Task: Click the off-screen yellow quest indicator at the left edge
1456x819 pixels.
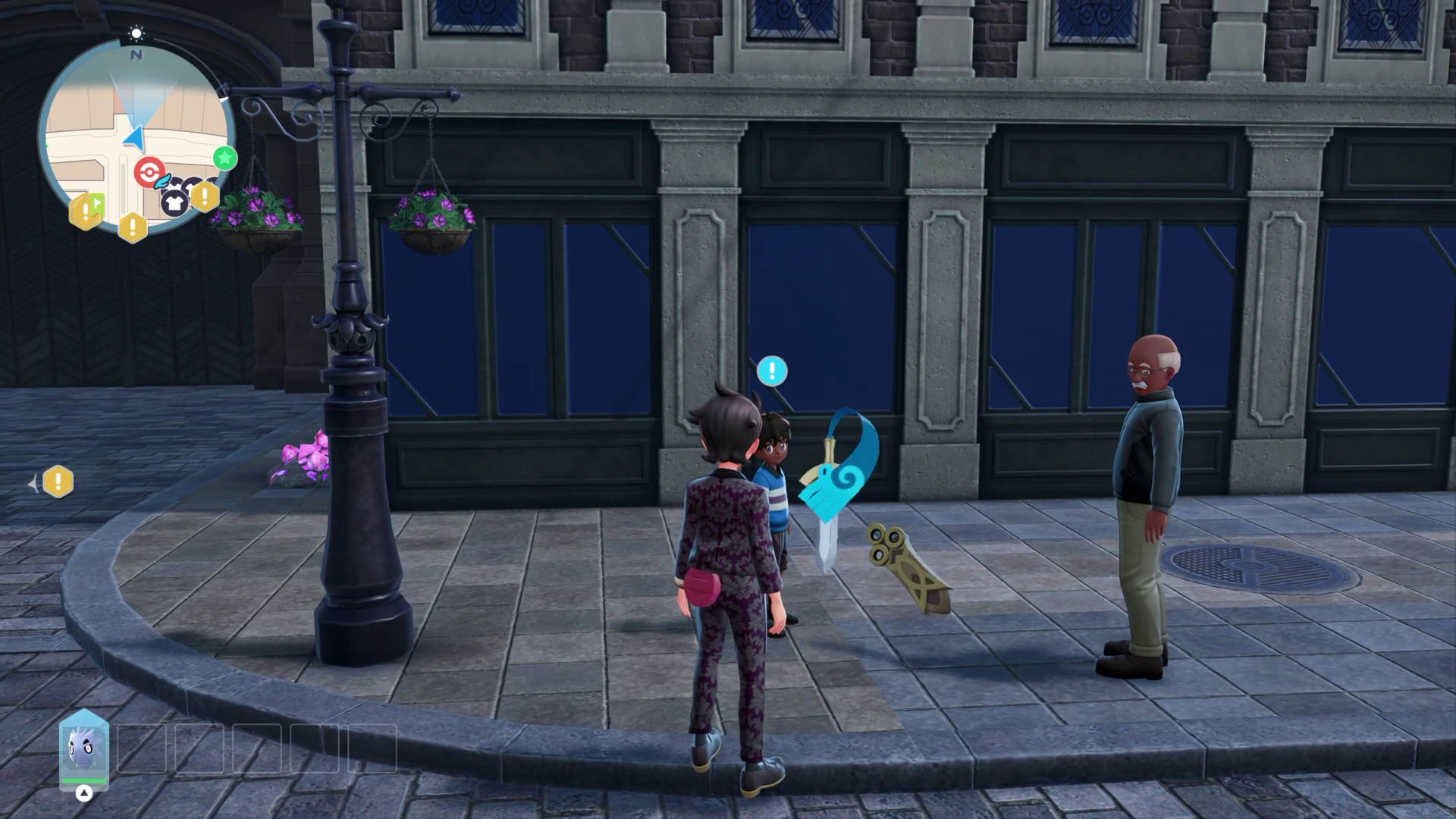Action: click(58, 482)
